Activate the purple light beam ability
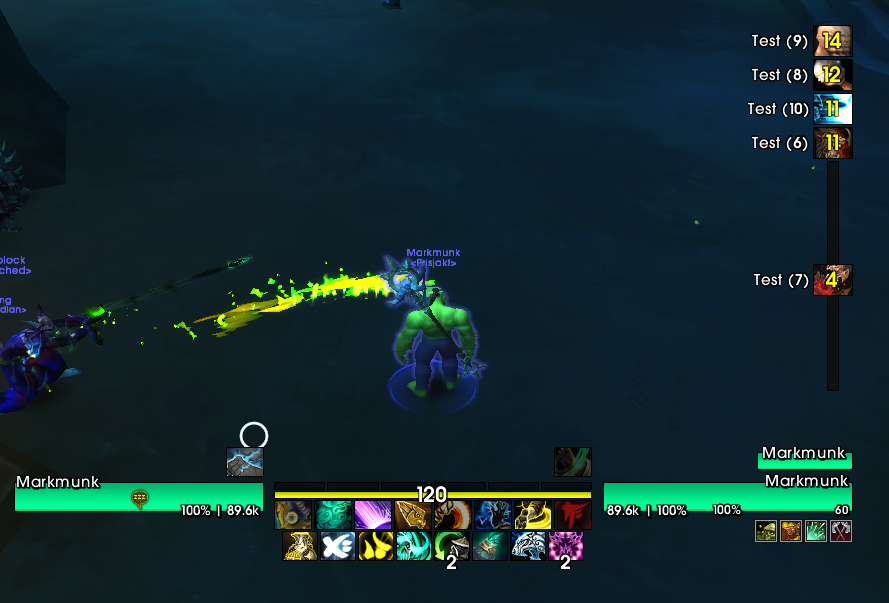This screenshot has width=889, height=603. point(373,515)
